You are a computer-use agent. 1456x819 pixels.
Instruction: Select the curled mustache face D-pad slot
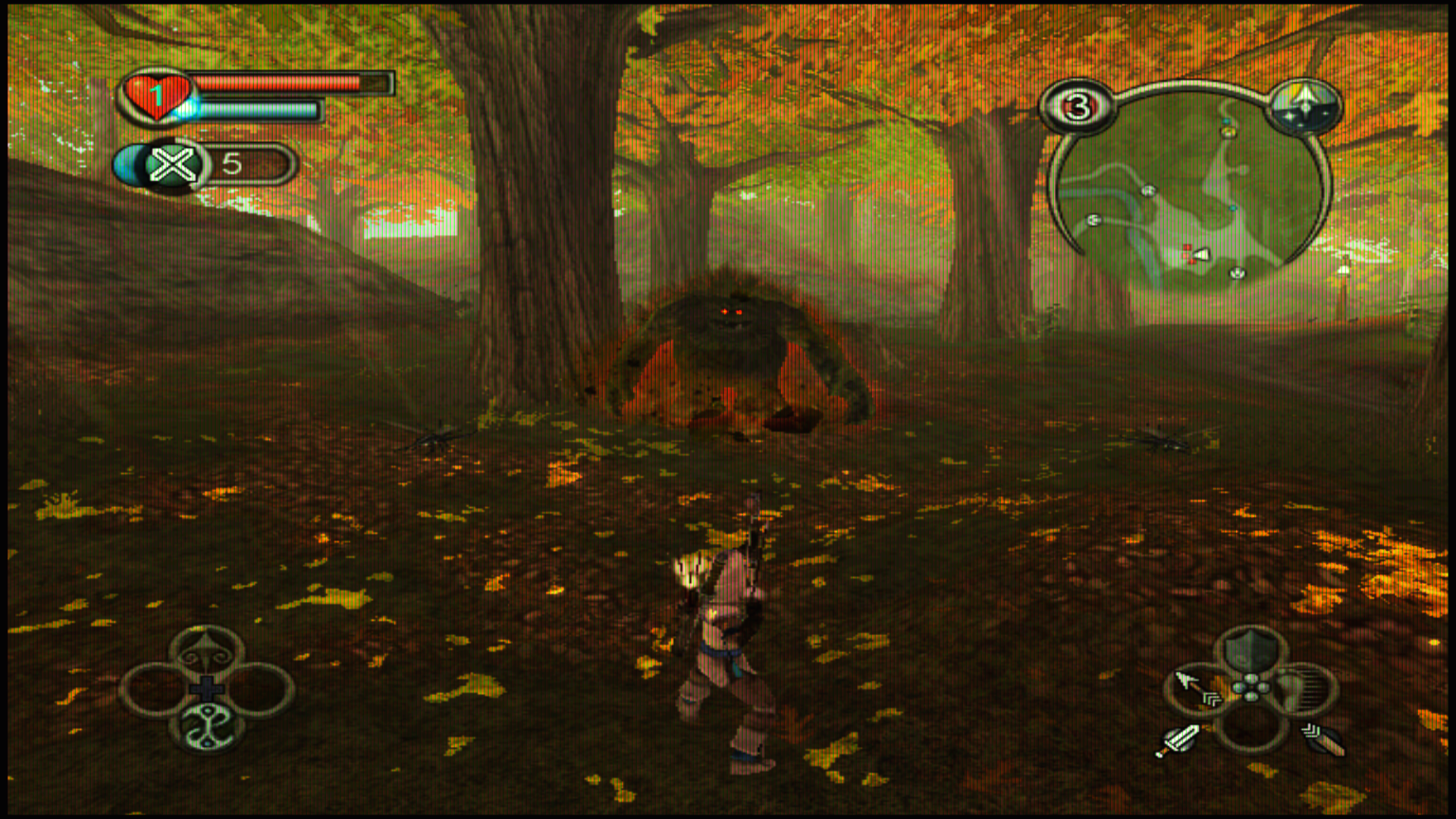point(207,652)
